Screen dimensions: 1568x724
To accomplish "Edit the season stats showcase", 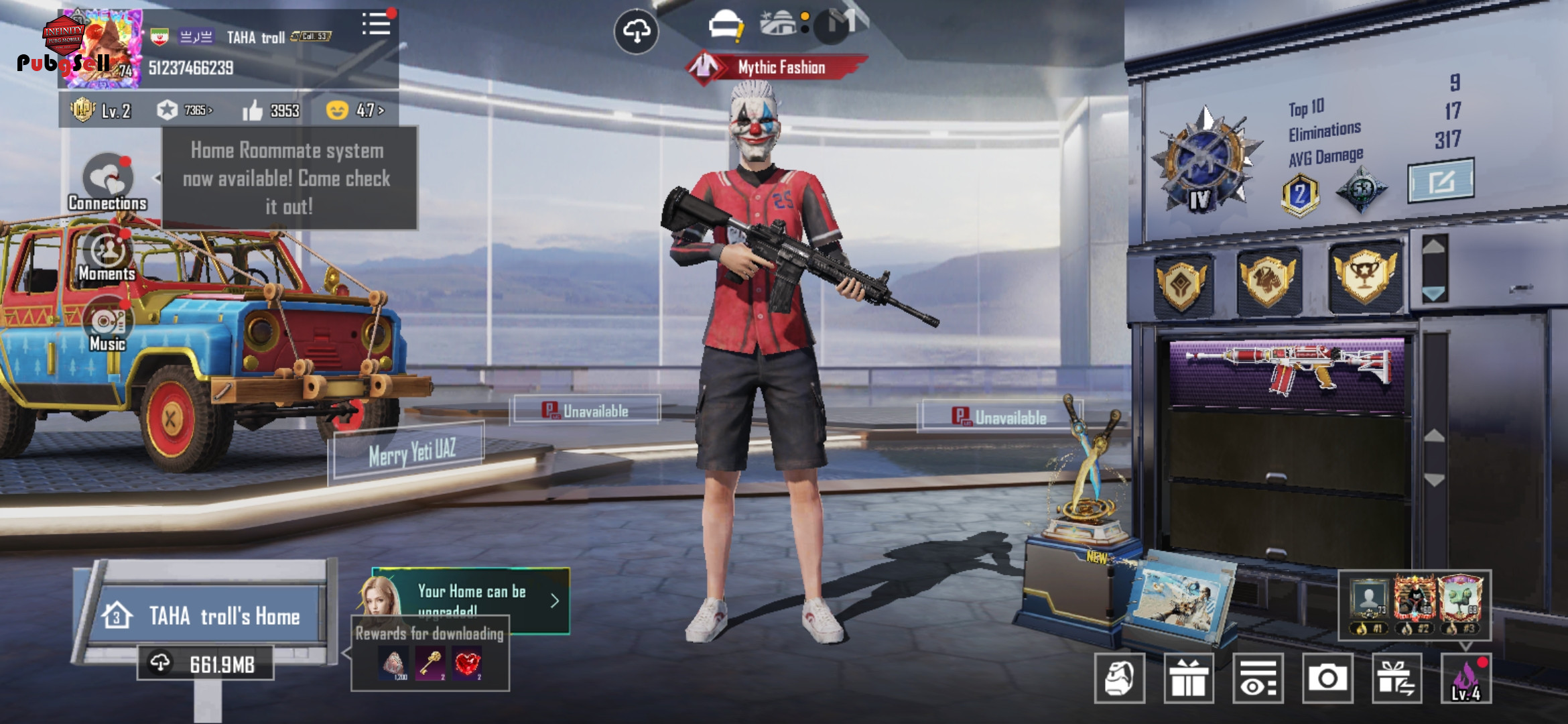I will 1441,180.
